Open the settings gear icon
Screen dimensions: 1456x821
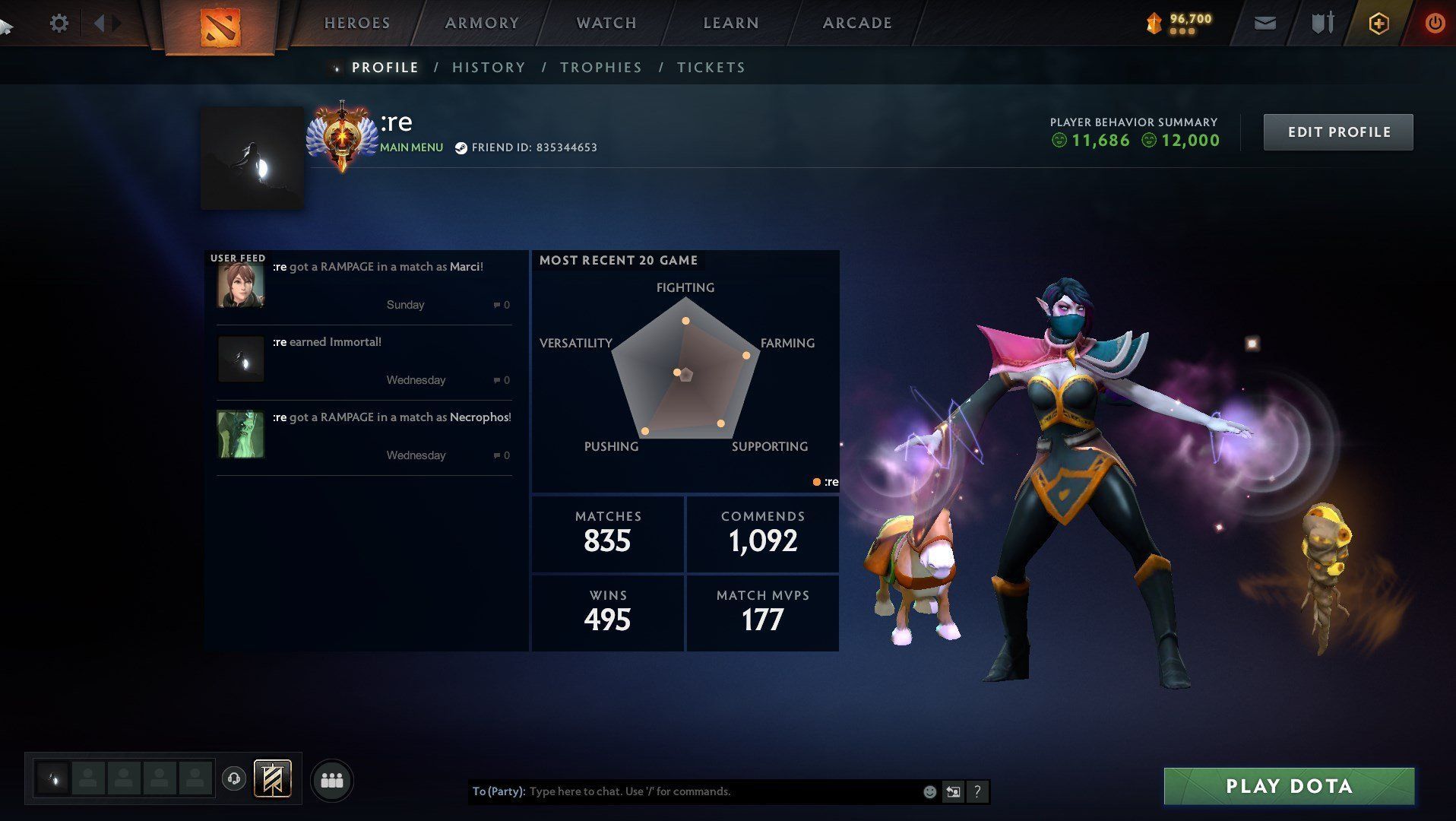tap(59, 24)
